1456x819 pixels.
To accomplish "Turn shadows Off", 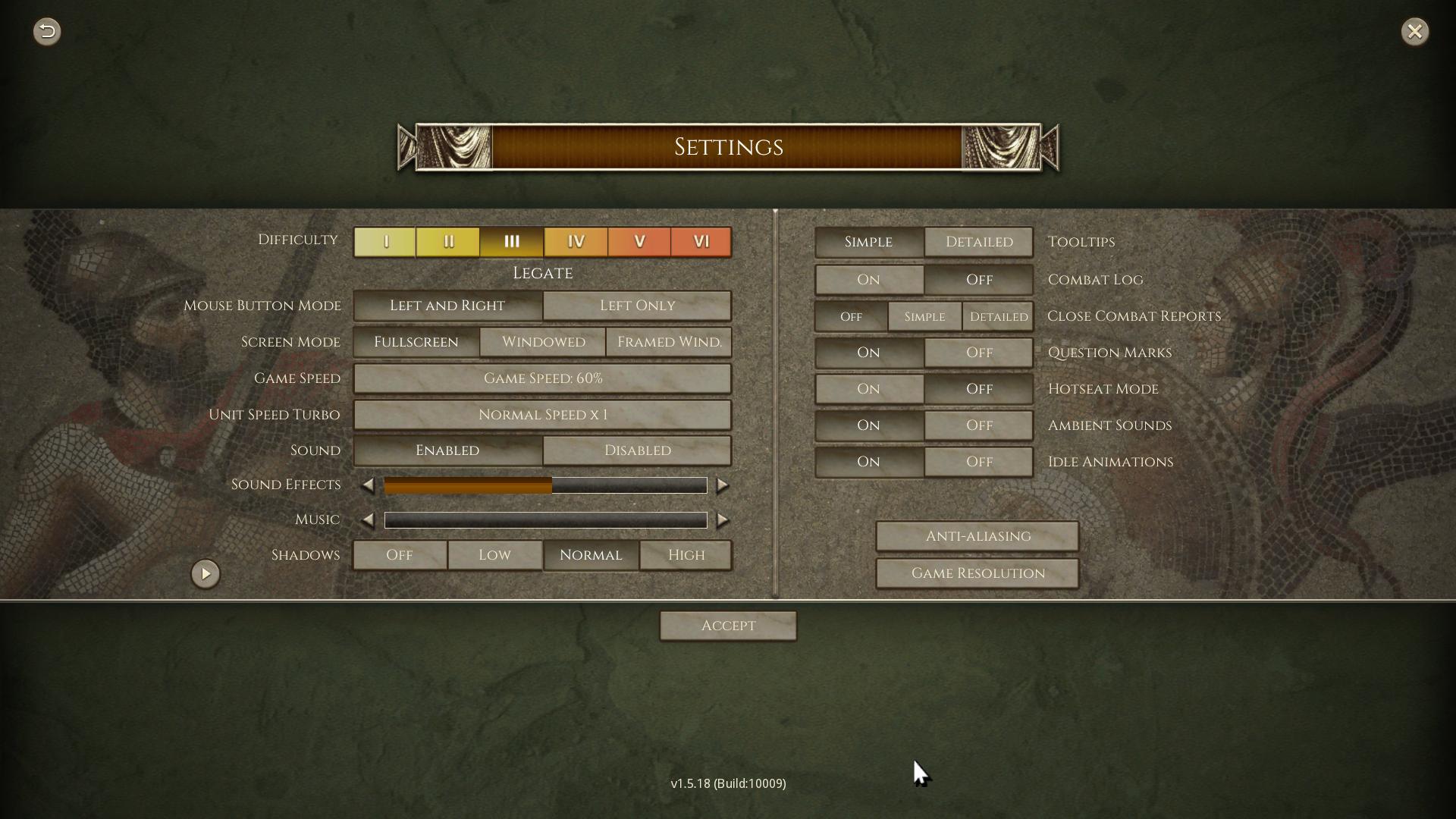I will [x=400, y=555].
